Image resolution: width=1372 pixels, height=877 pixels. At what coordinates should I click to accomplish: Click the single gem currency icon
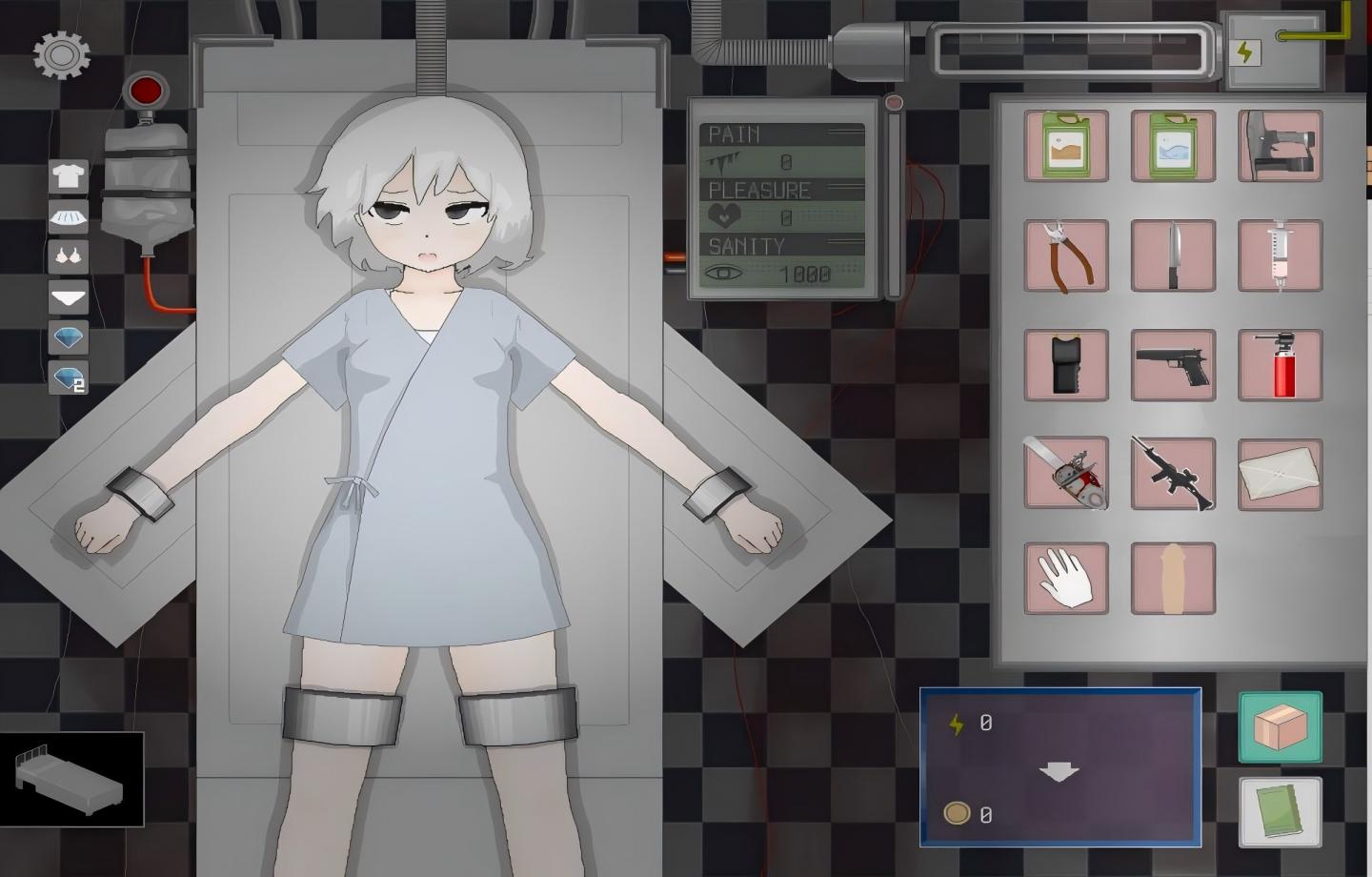coord(66,337)
